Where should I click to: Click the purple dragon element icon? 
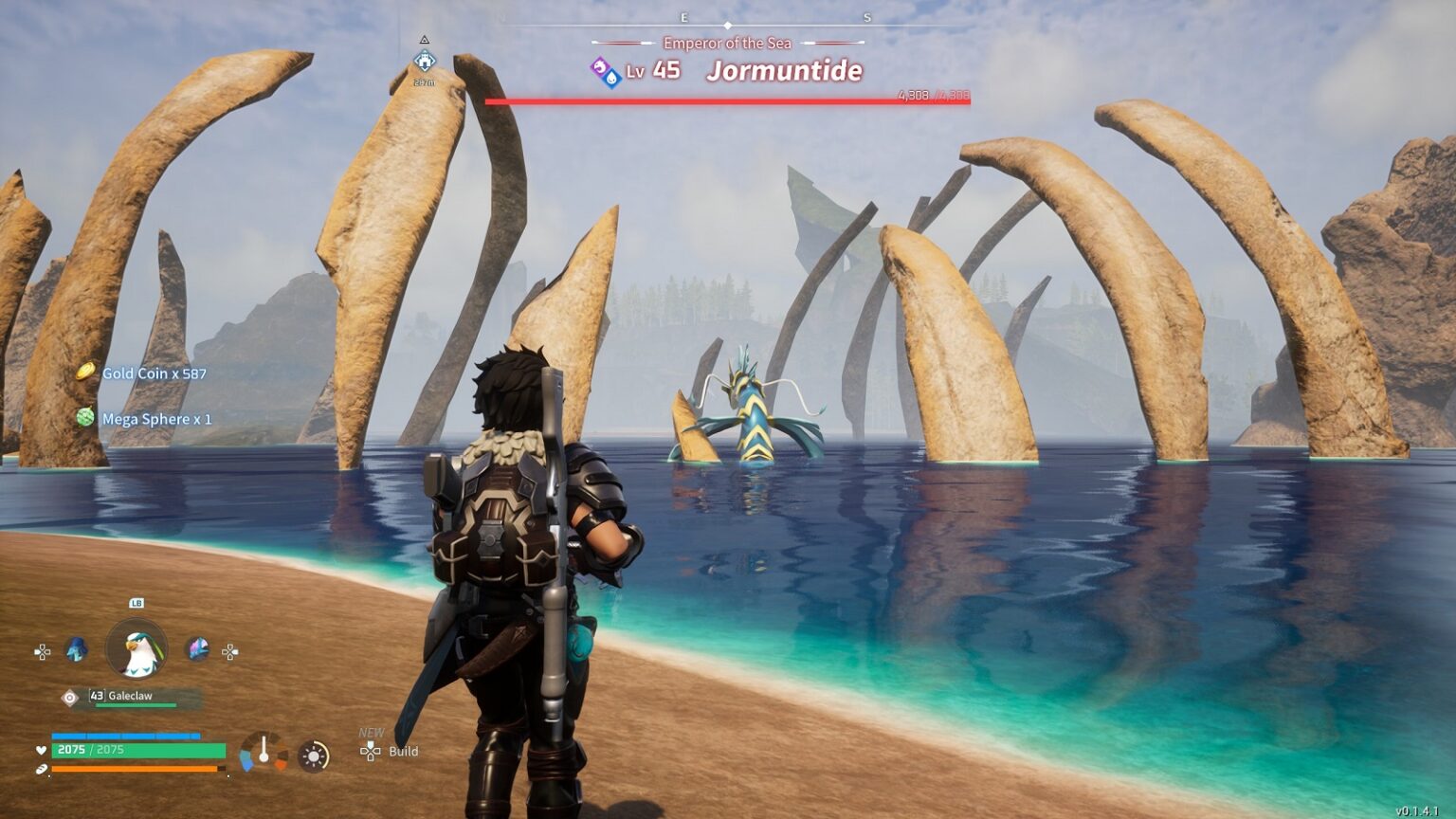tap(599, 66)
